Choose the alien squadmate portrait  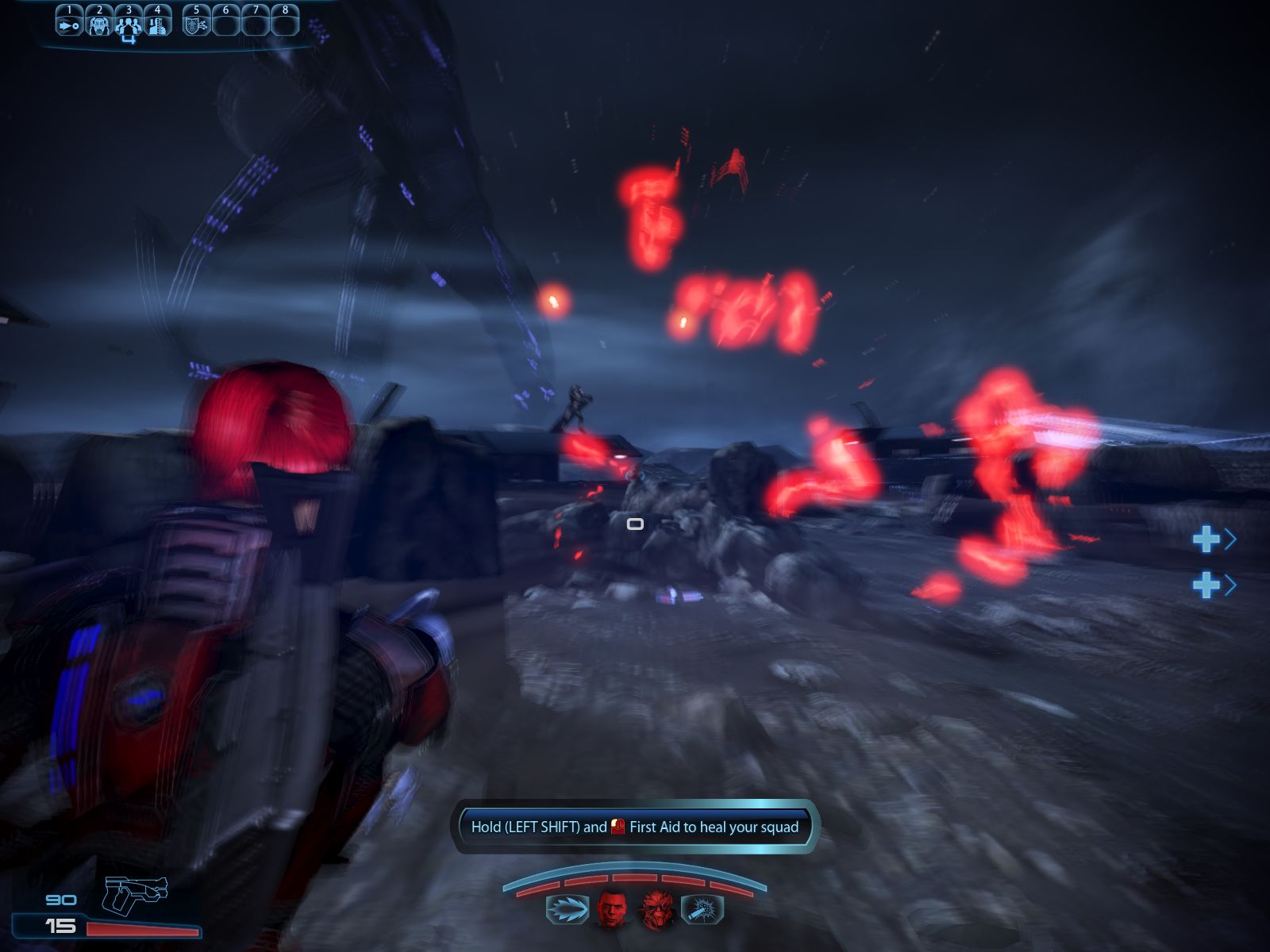click(x=657, y=909)
